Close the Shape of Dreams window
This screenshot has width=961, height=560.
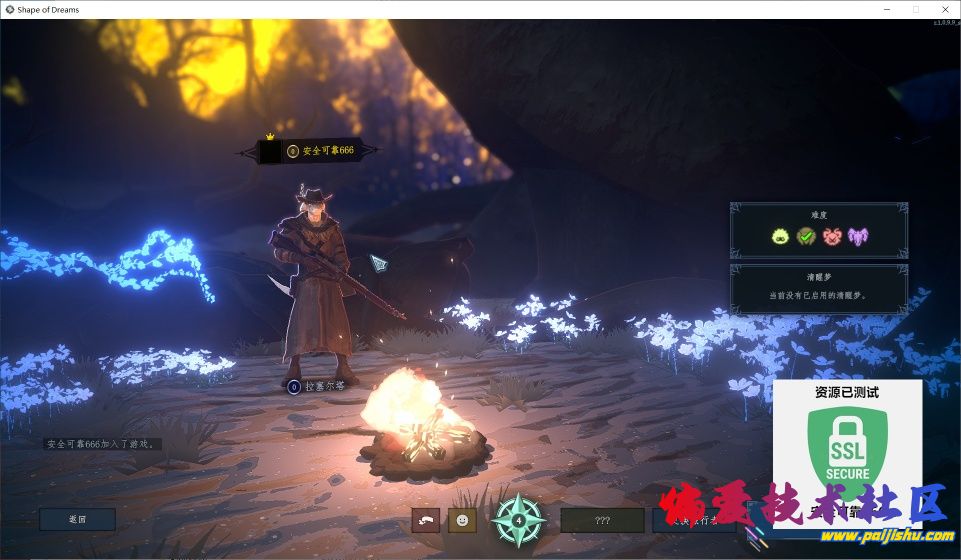point(942,9)
